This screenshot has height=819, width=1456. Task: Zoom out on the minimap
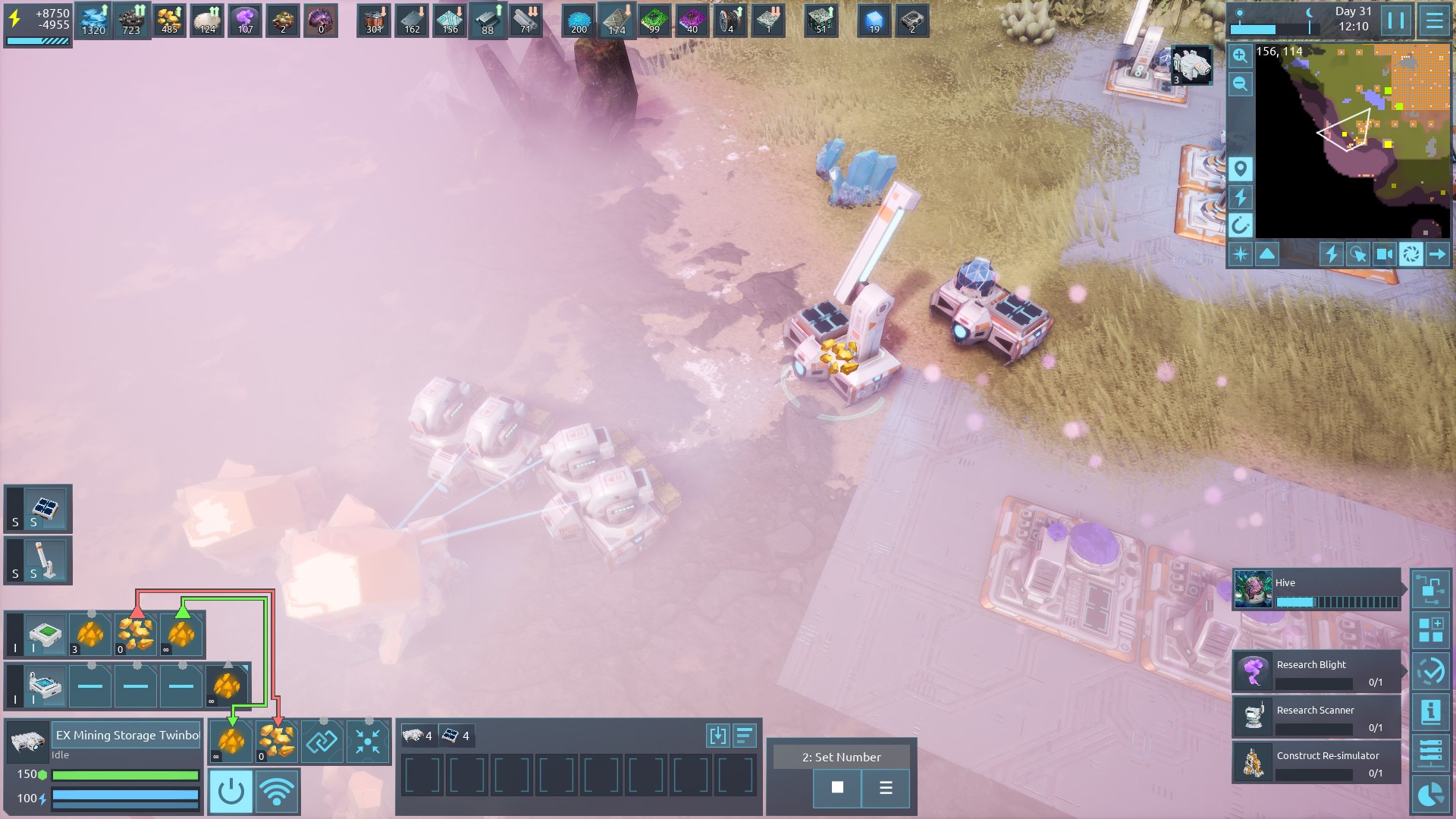click(x=1241, y=84)
